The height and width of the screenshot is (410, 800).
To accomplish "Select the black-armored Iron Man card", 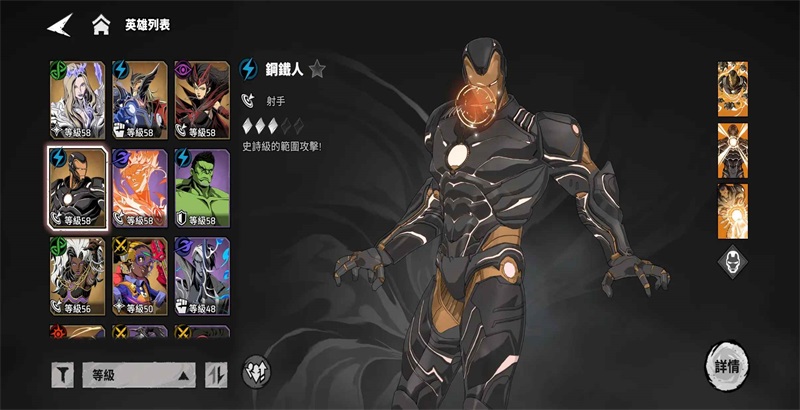I will pyautogui.click(x=78, y=188).
